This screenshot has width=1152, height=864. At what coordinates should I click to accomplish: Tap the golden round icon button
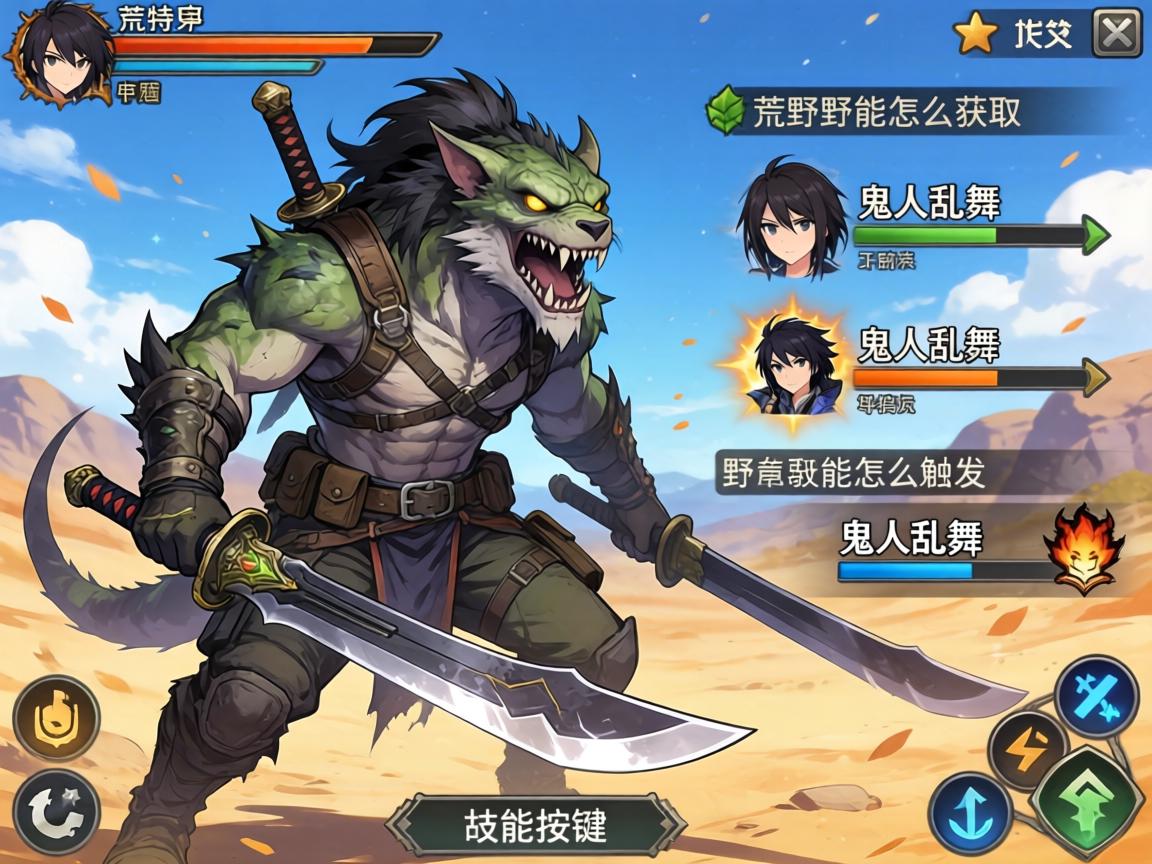[56, 717]
